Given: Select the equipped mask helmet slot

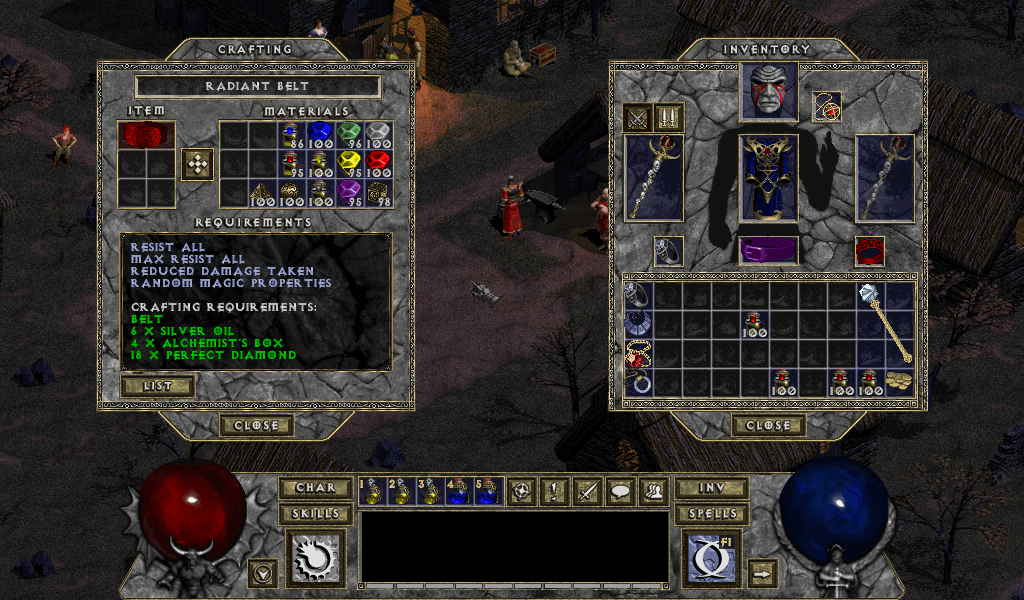Looking at the screenshot, I should point(768,92).
